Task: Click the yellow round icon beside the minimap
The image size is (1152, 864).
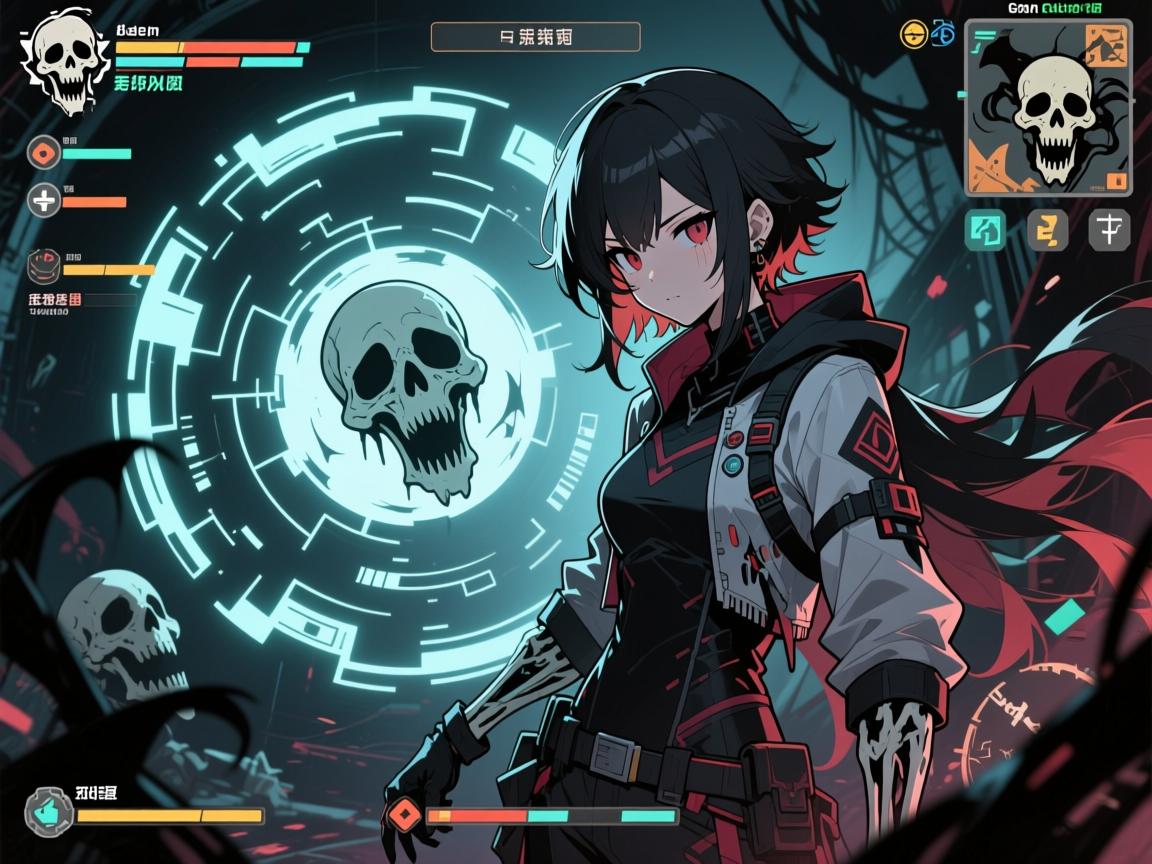Action: point(912,35)
